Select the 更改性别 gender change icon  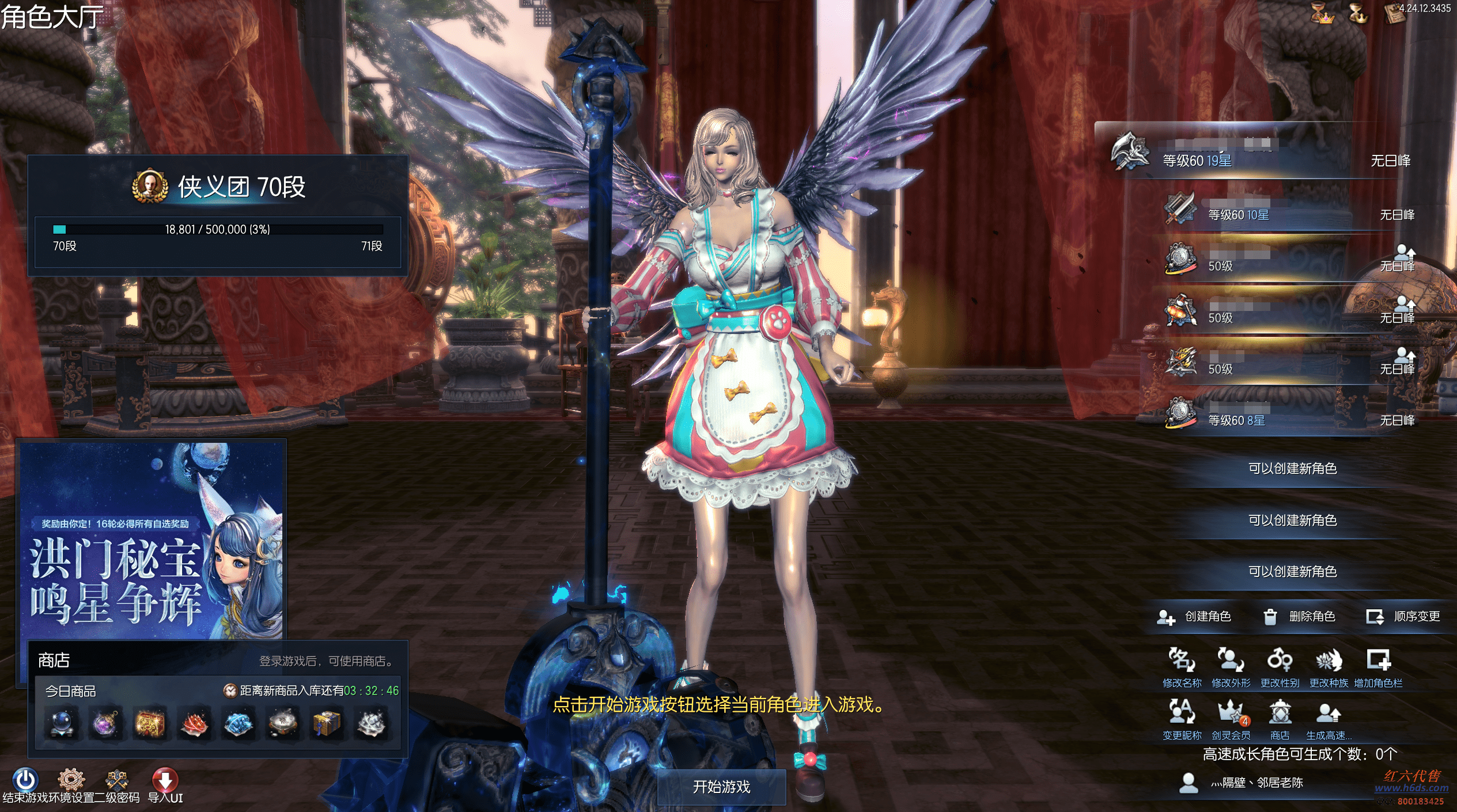pyautogui.click(x=1280, y=661)
